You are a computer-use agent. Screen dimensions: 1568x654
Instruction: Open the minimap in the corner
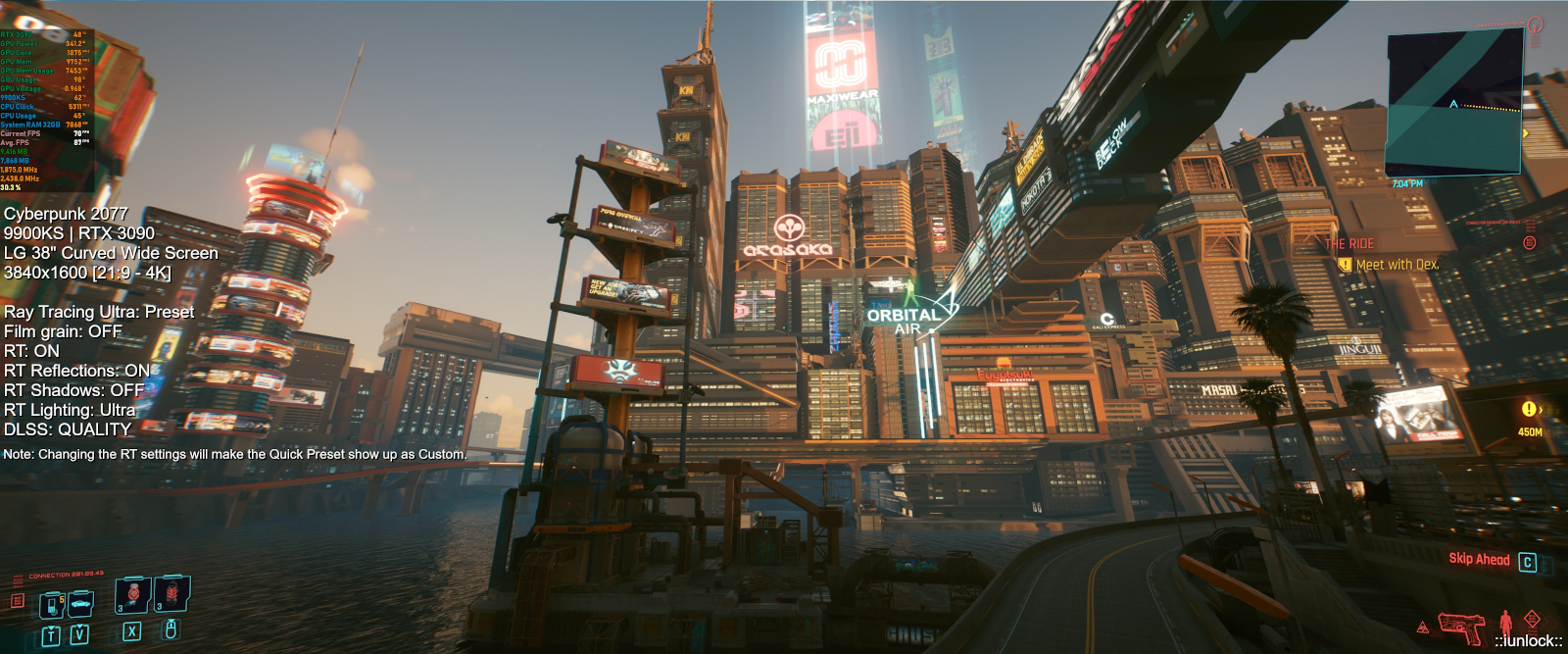1453,103
